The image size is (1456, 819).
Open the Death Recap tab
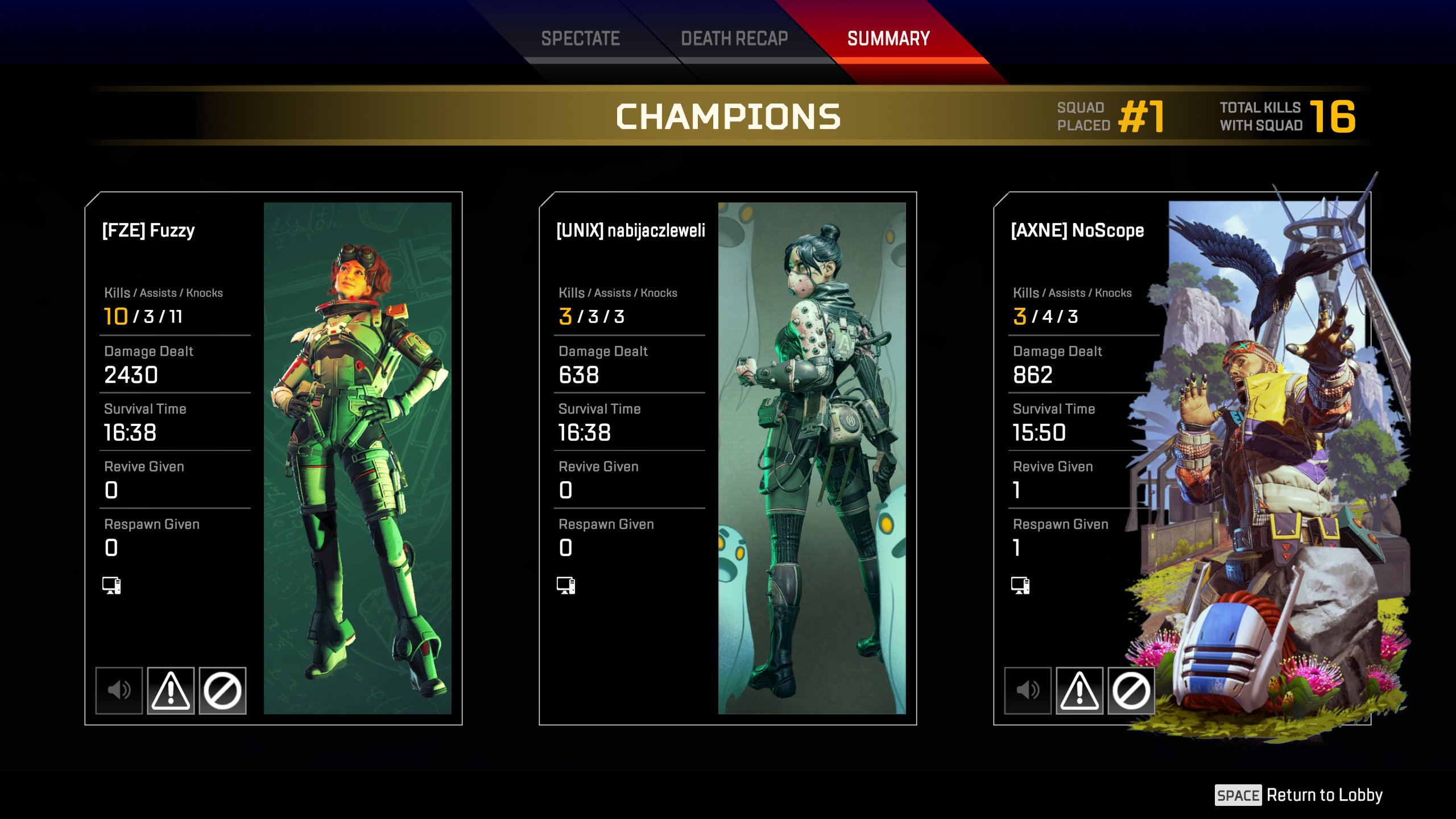point(734,39)
